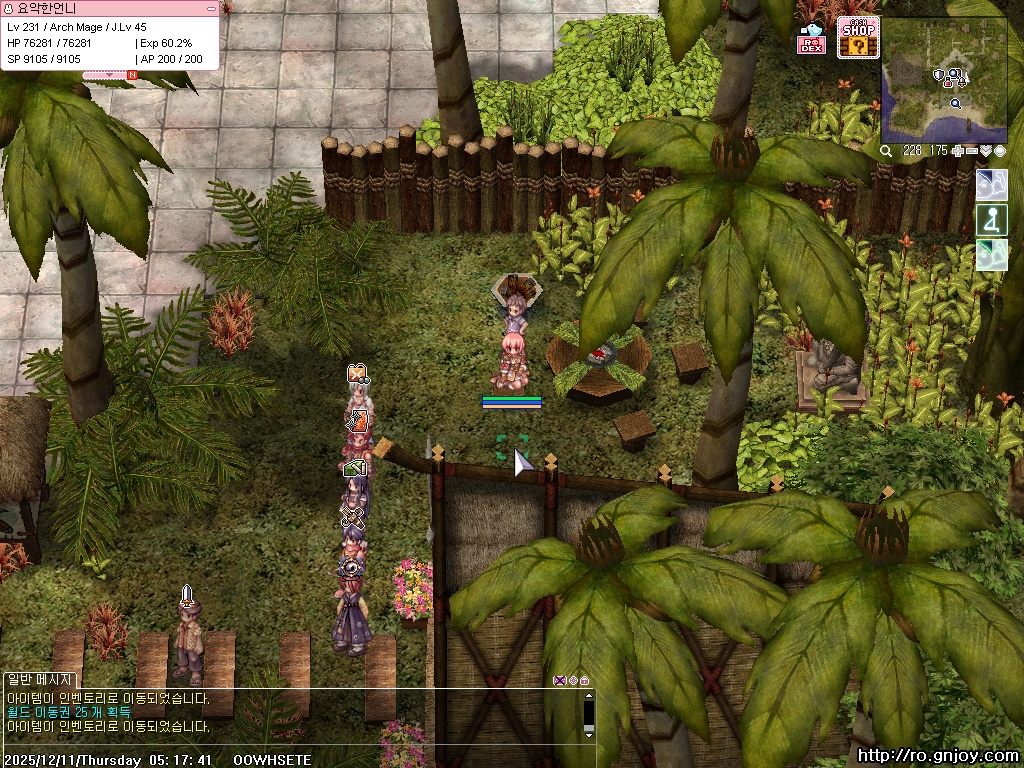
Task: Zoom in the minimap with plus button
Action: (x=959, y=151)
